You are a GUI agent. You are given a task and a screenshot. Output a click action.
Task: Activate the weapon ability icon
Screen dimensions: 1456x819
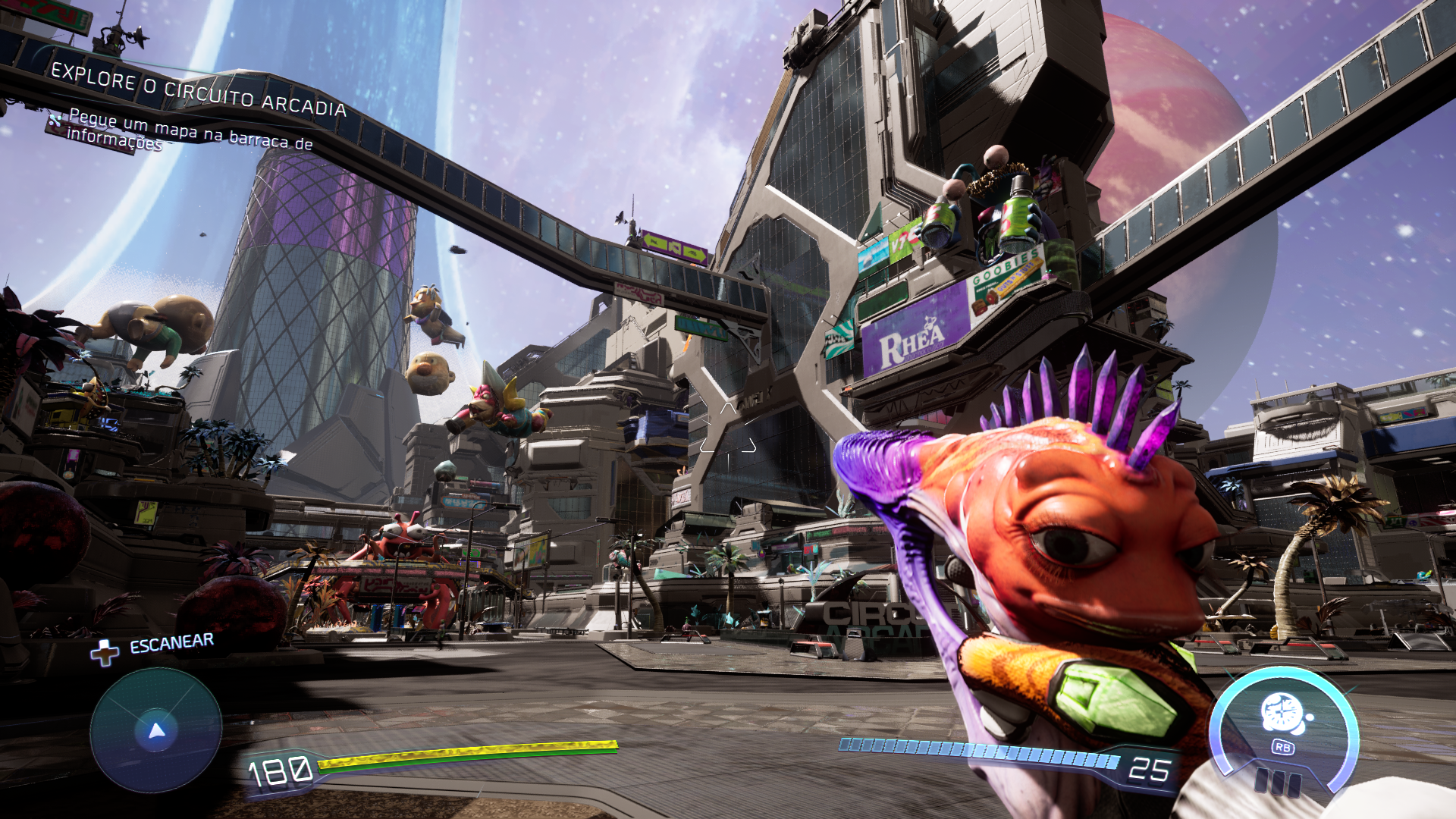coord(1283,714)
